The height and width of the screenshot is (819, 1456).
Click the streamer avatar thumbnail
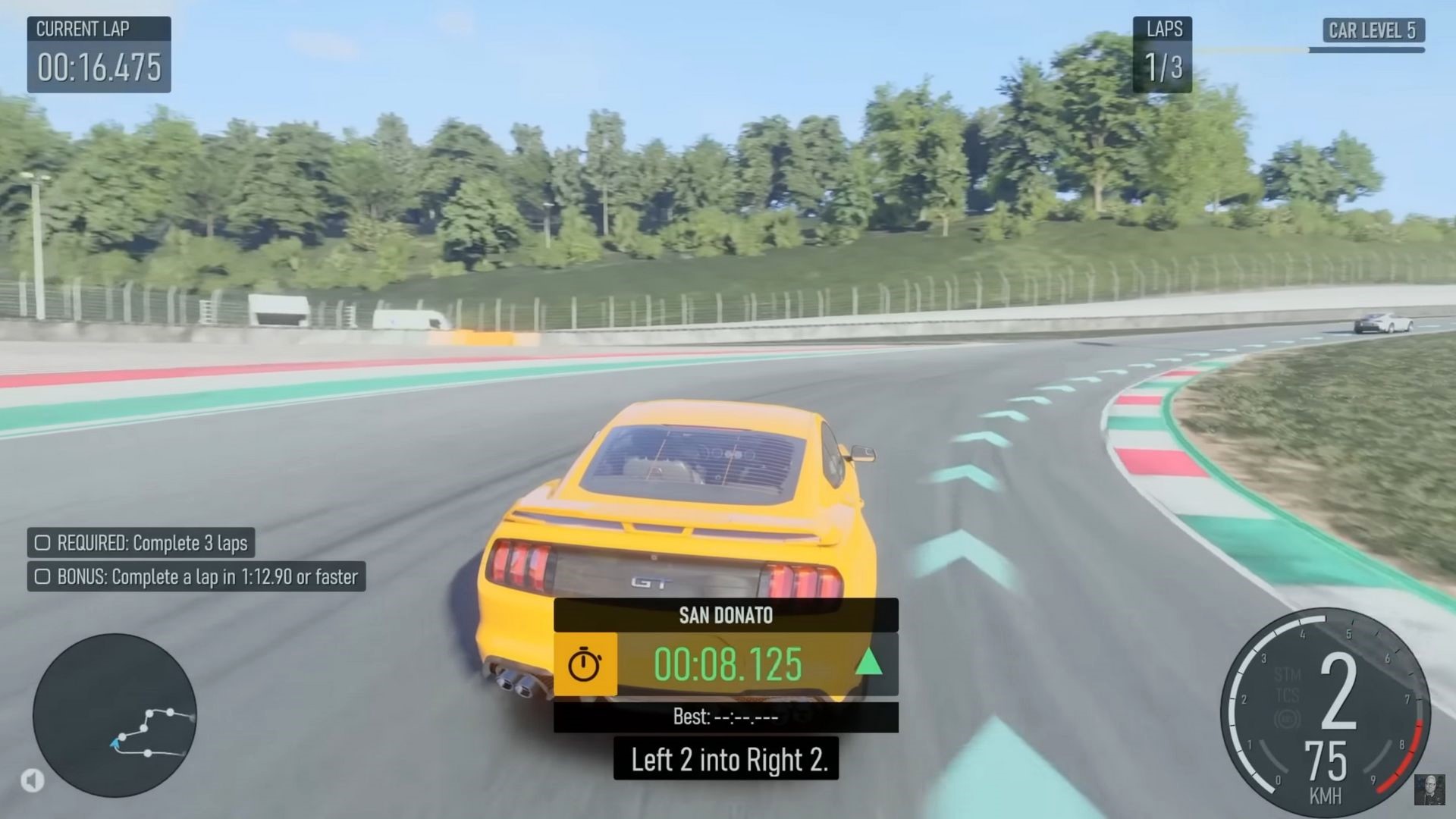[1429, 789]
